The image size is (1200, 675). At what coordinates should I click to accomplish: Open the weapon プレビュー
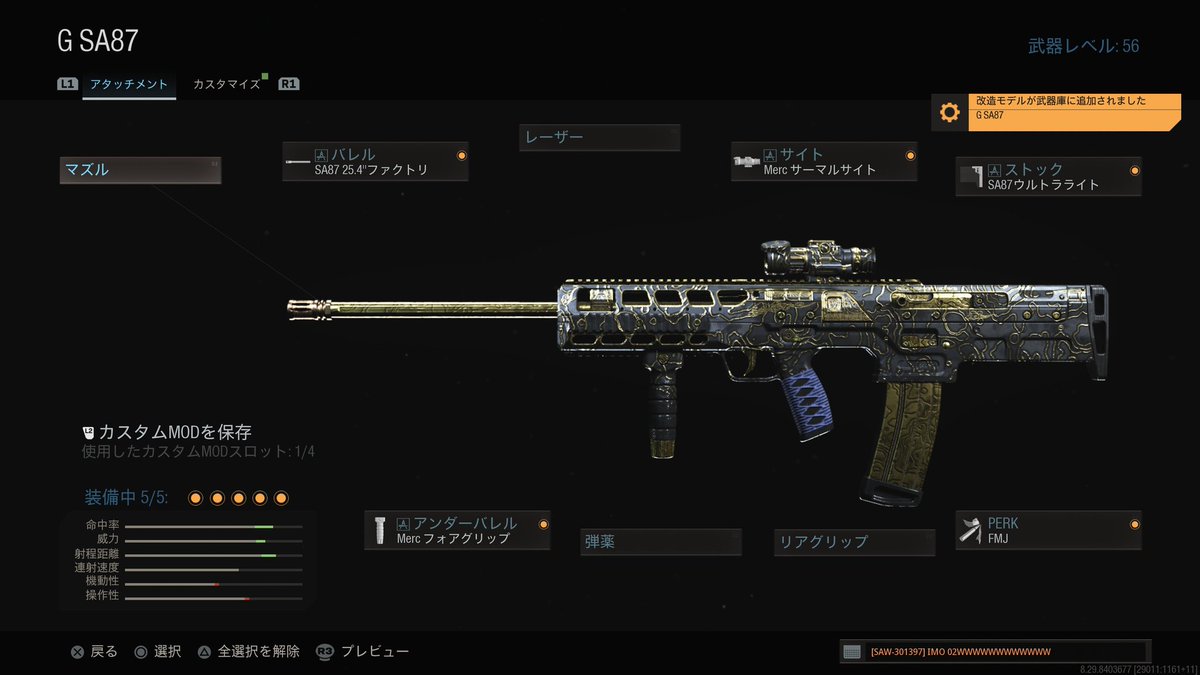363,652
